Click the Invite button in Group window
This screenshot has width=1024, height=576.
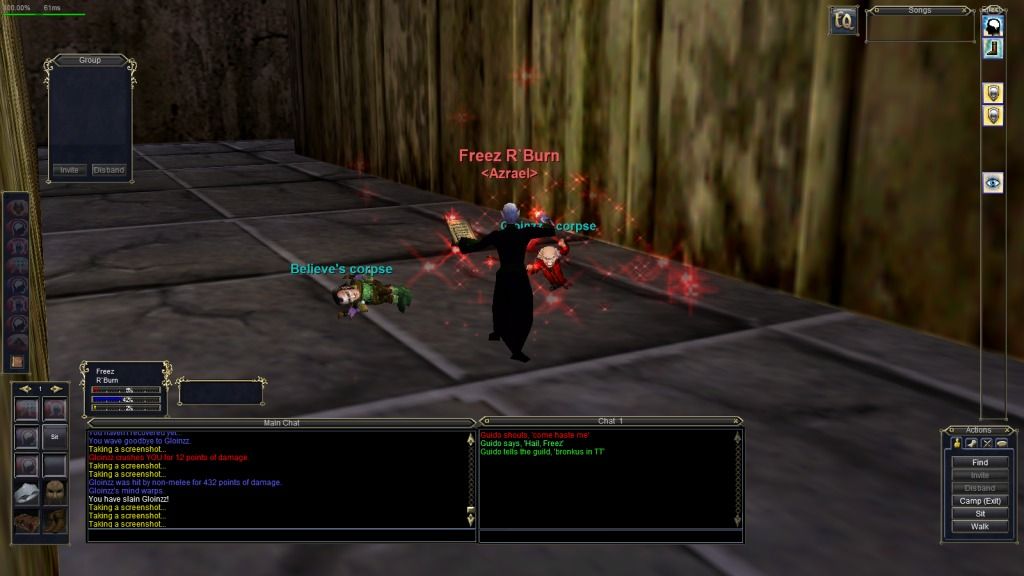pyautogui.click(x=69, y=170)
